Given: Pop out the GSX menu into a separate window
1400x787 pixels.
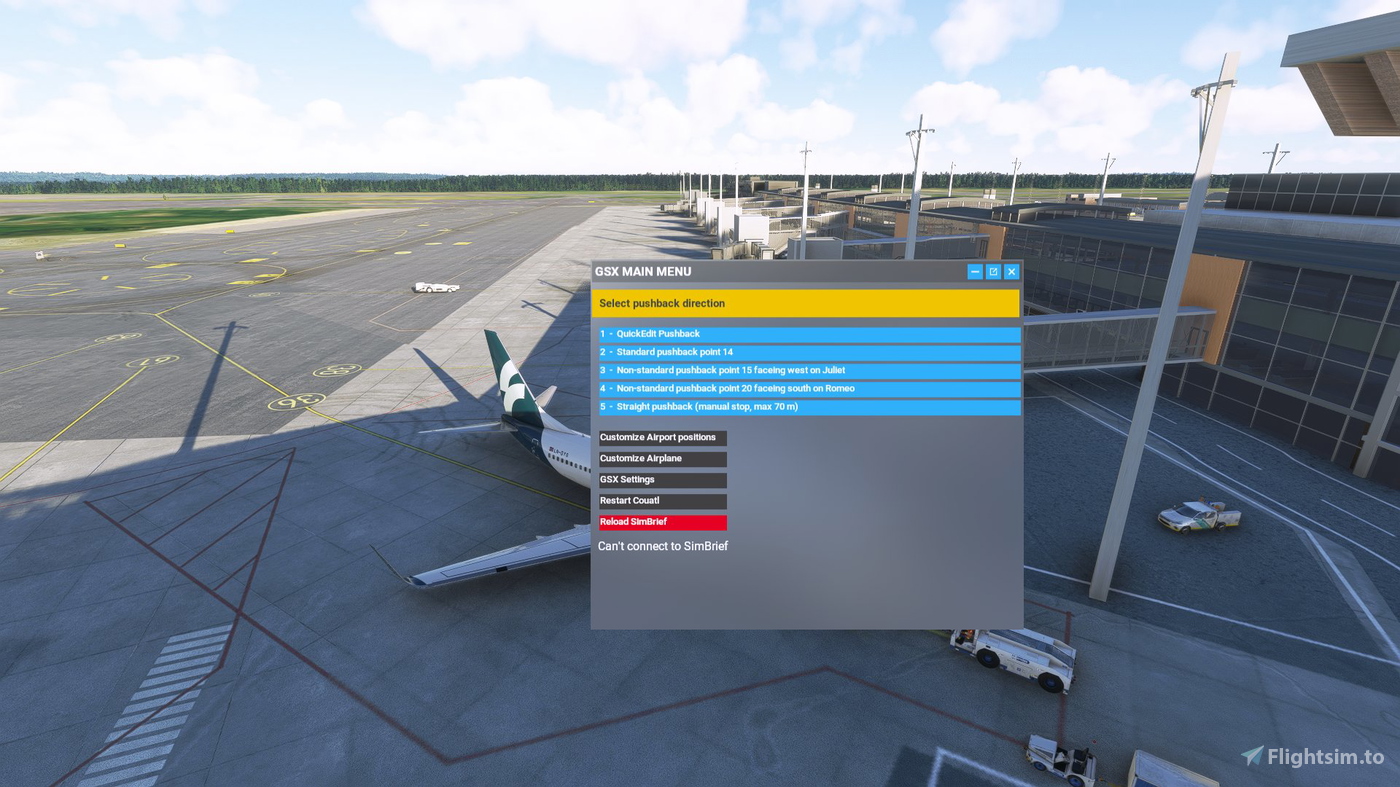Looking at the screenshot, I should pos(992,271).
